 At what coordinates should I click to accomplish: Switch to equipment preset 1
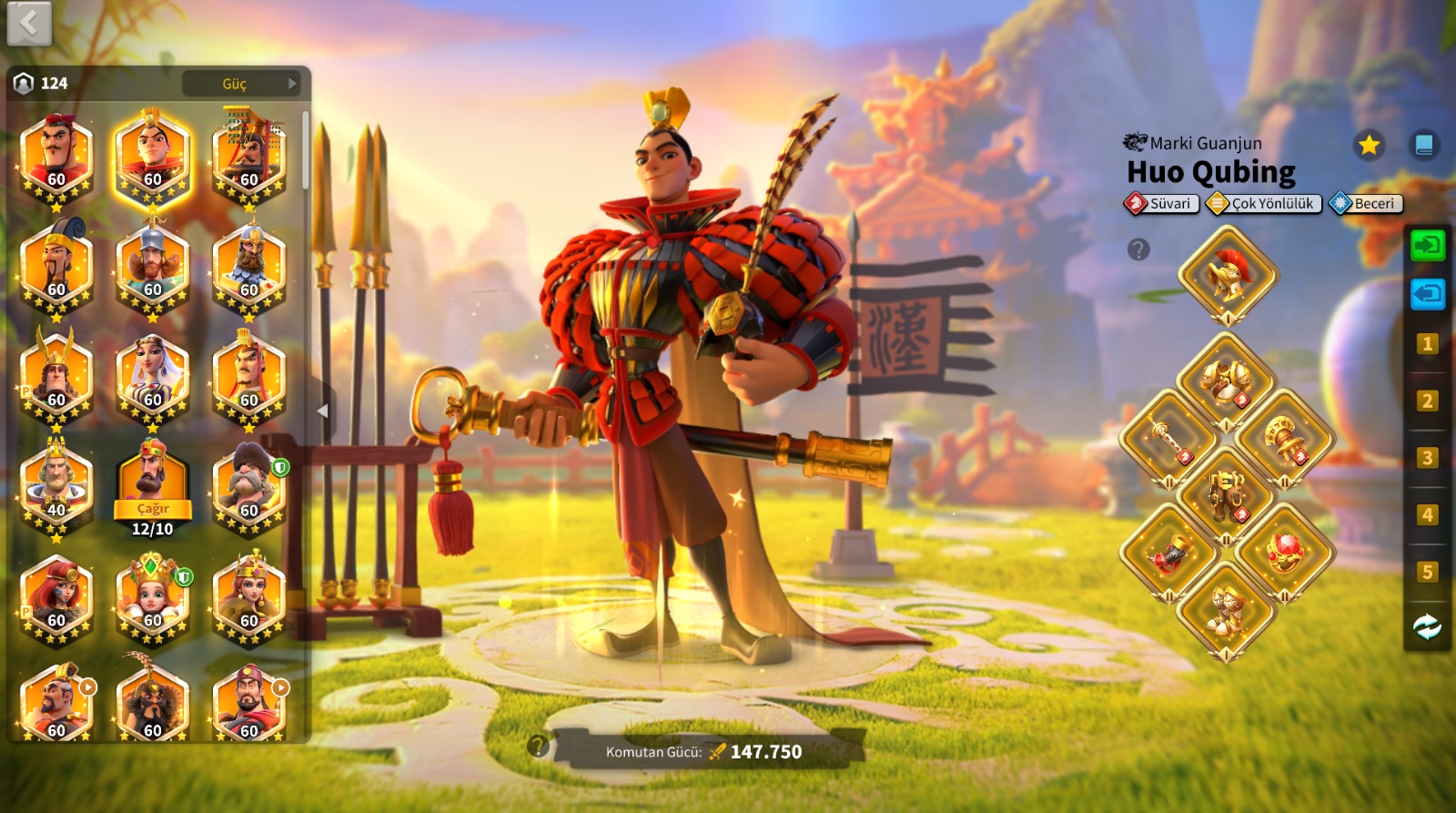tap(1427, 344)
